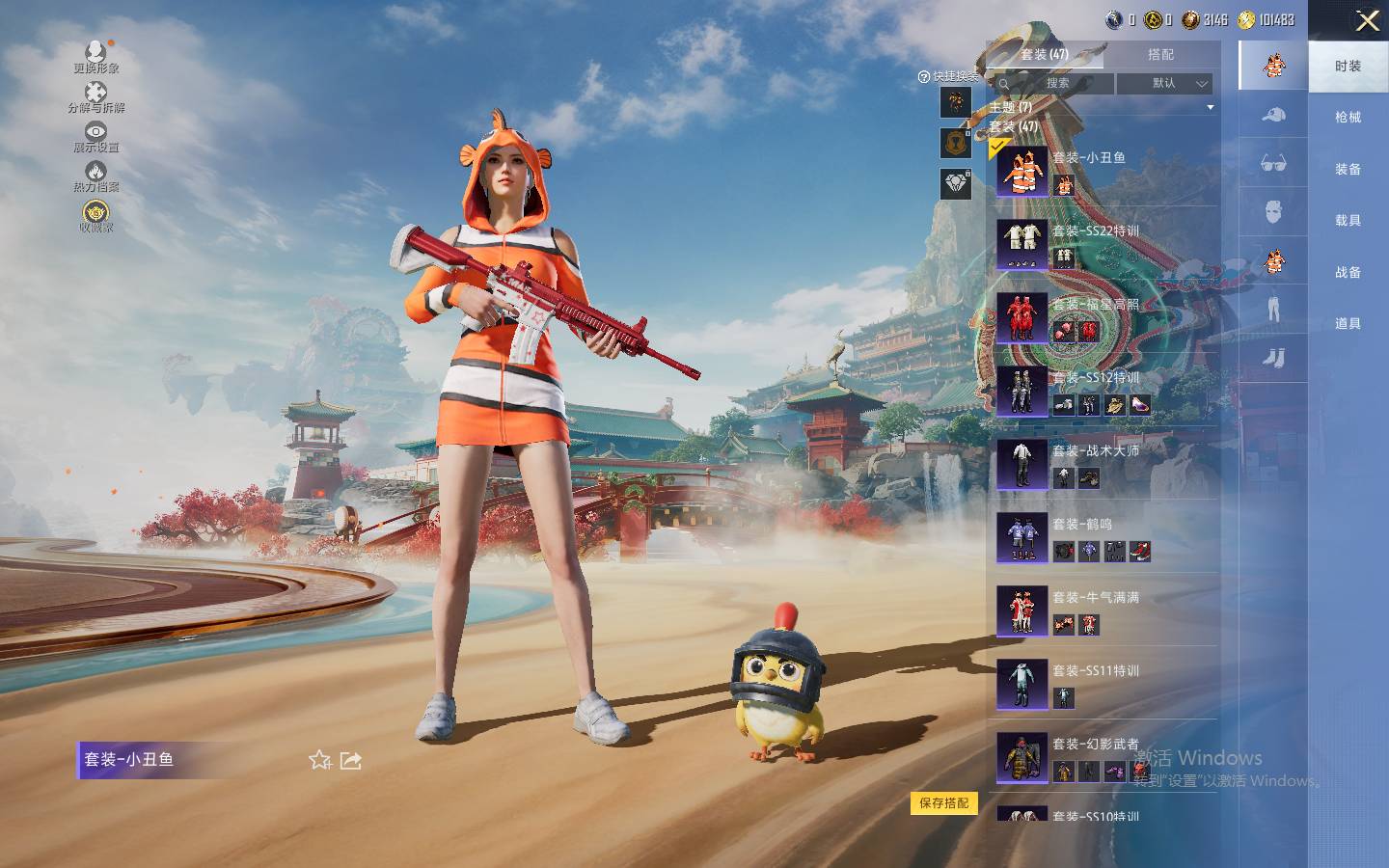Open 展示设置 display settings
The image size is (1389, 868).
95,137
